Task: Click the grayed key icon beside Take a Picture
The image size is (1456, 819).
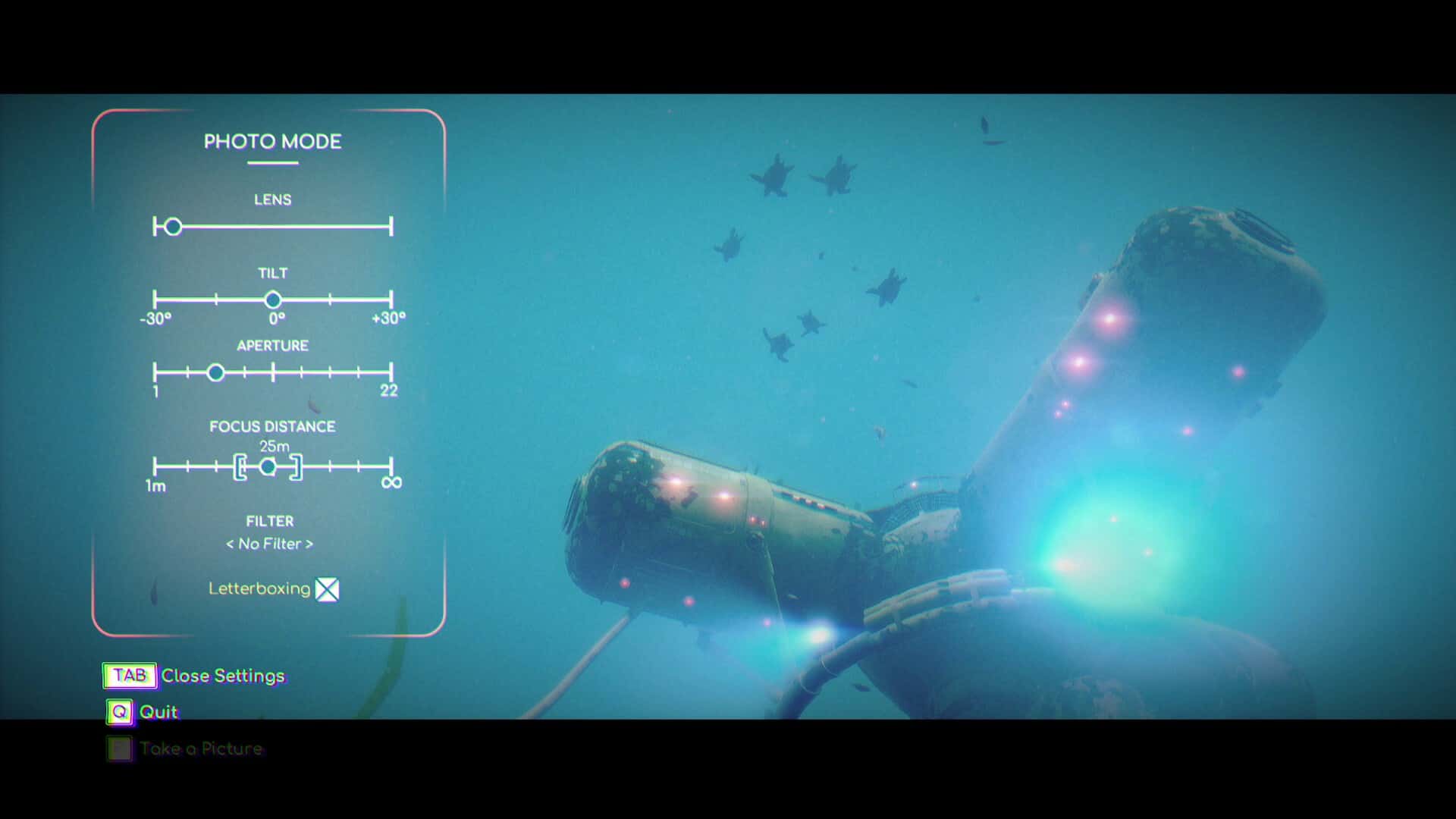Action: (120, 748)
